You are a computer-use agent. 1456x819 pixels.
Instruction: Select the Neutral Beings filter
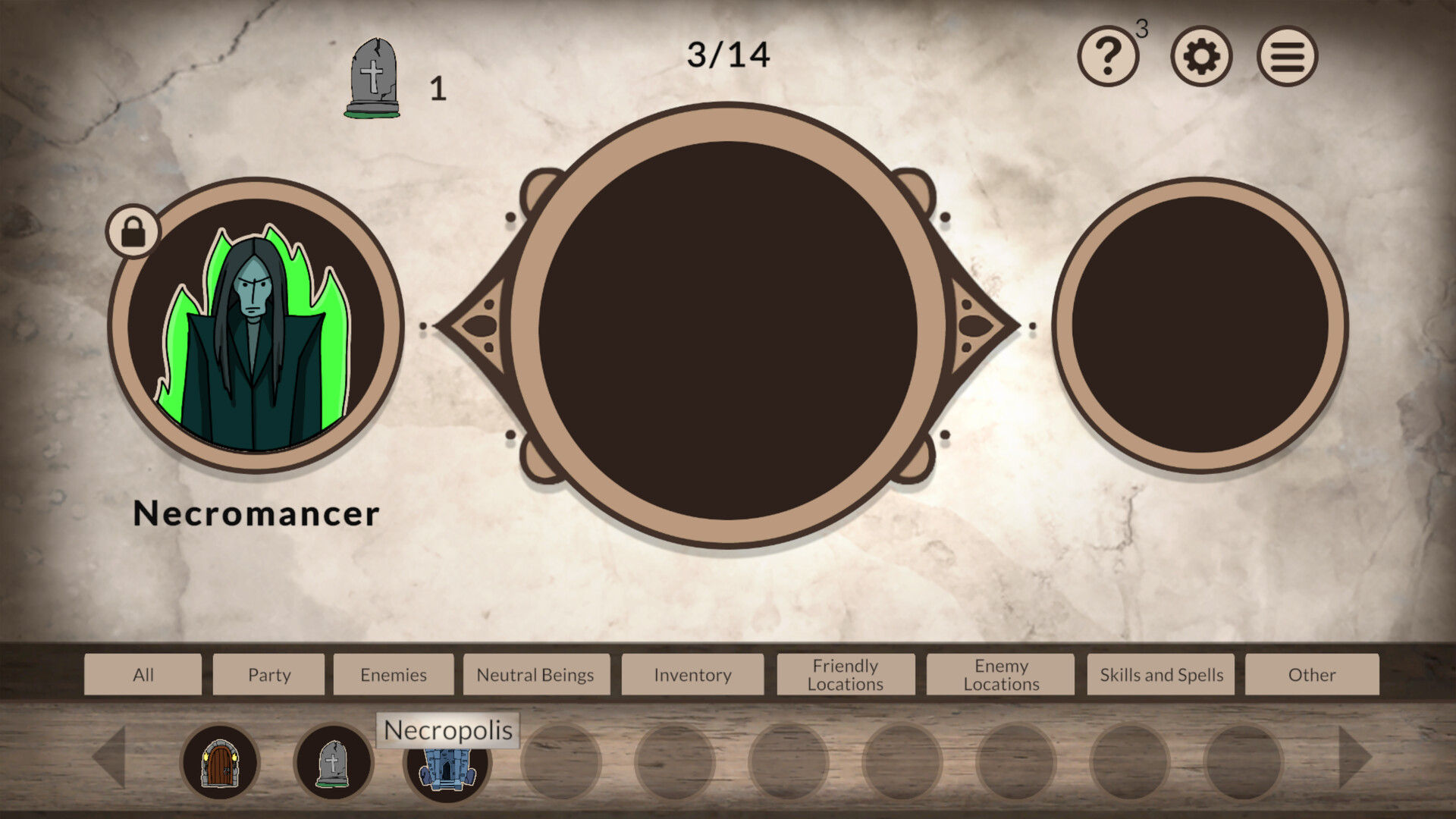pyautogui.click(x=535, y=674)
